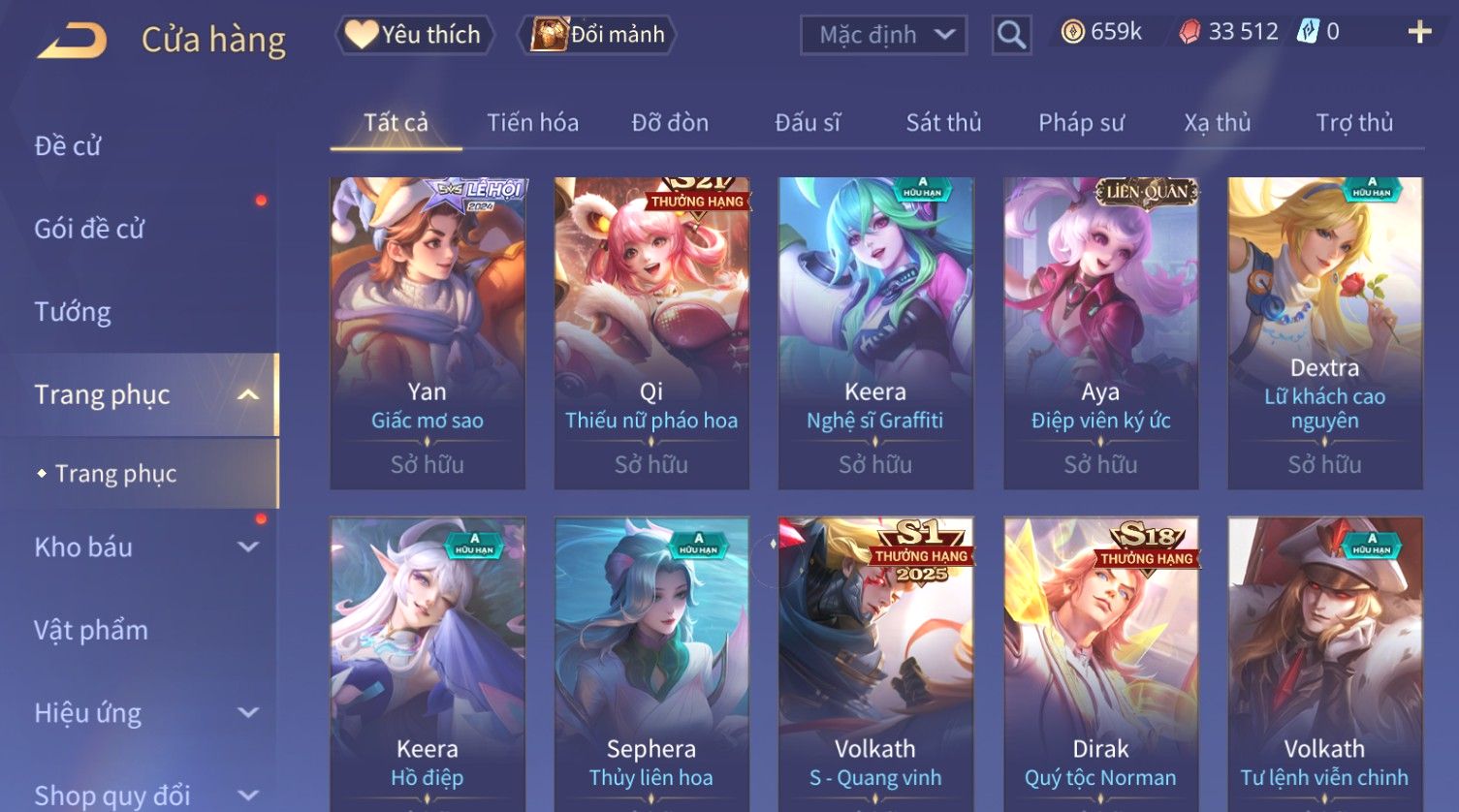Open the Yêu thích favorites list
Viewport: 1459px width, 812px height.
coord(415,35)
